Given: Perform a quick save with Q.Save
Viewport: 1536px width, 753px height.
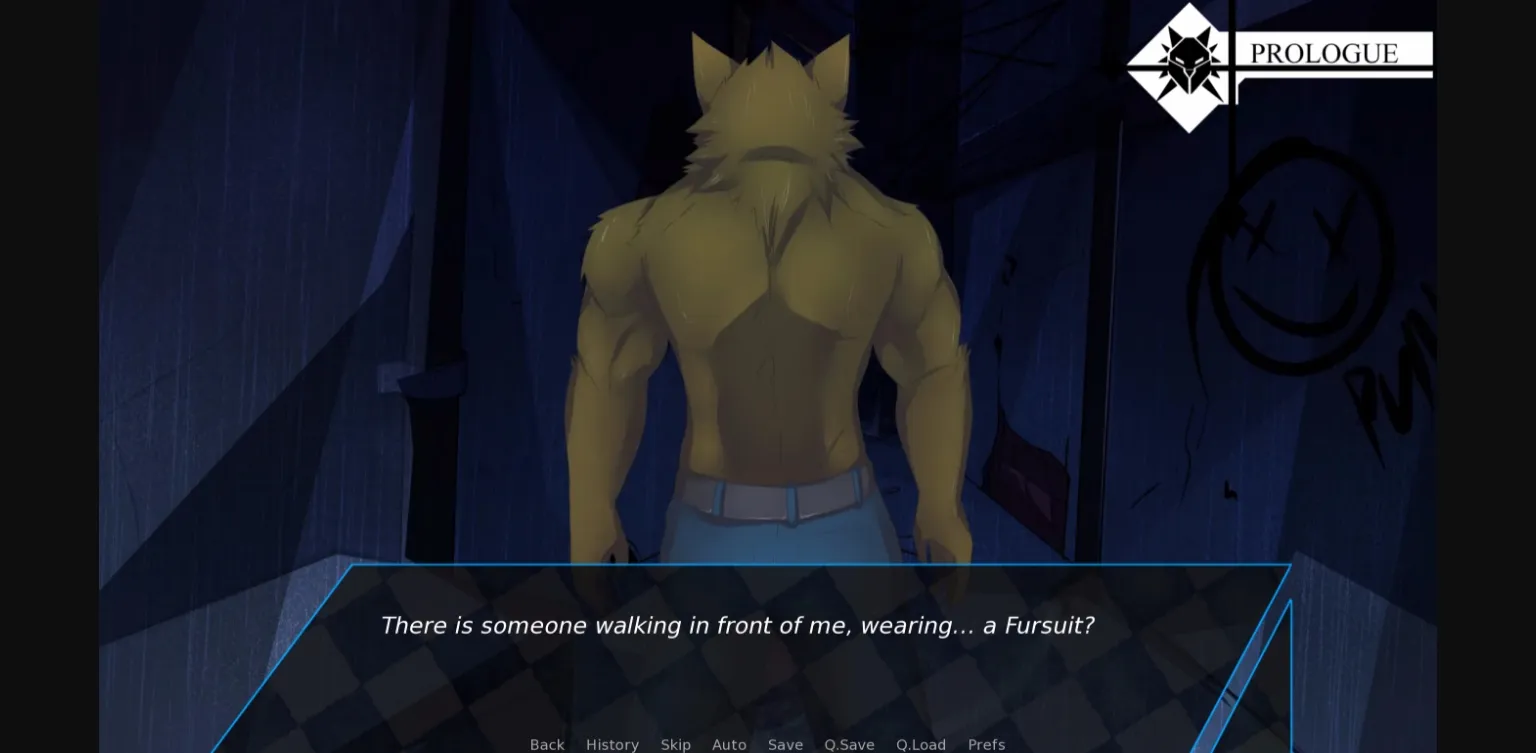Looking at the screenshot, I should pyautogui.click(x=849, y=744).
